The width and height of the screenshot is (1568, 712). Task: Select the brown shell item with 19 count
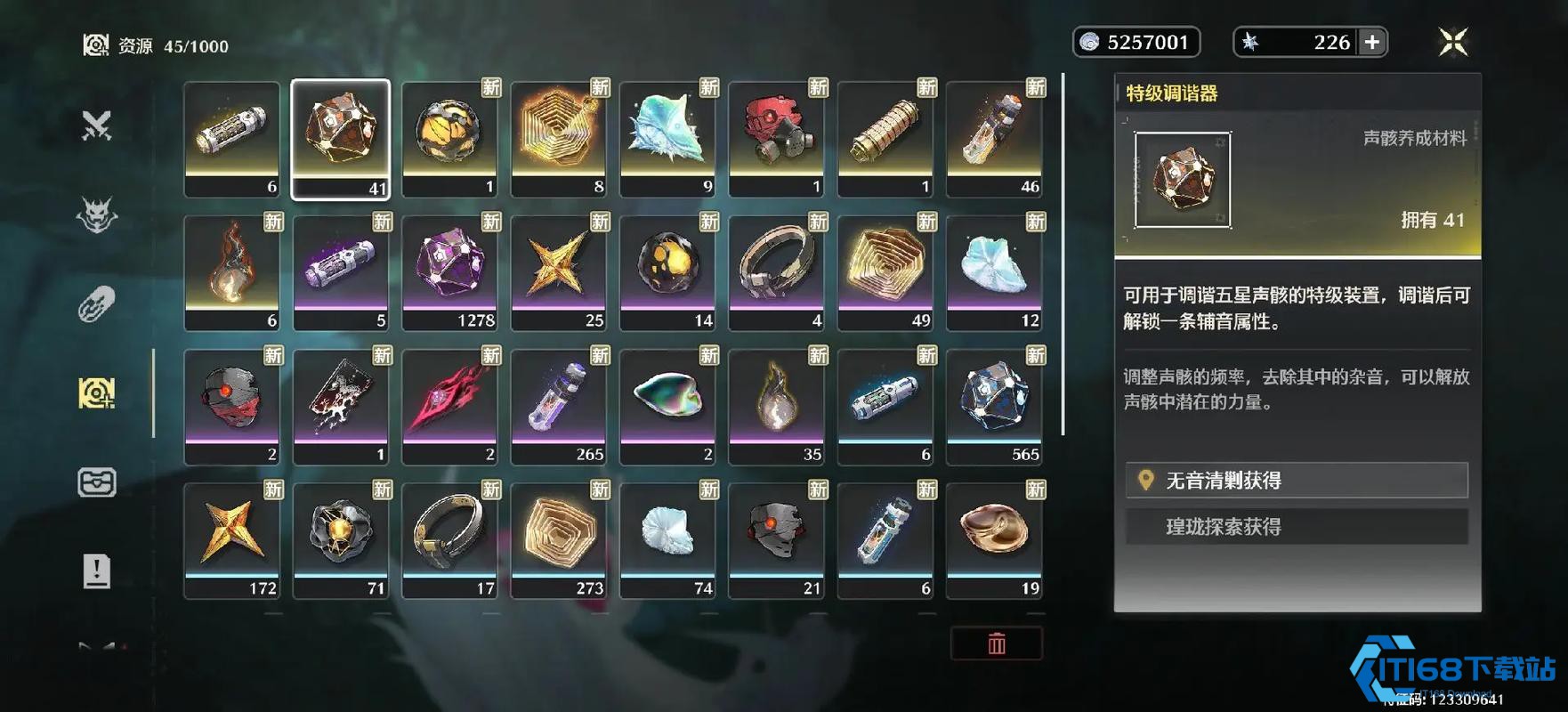pyautogui.click(x=994, y=540)
